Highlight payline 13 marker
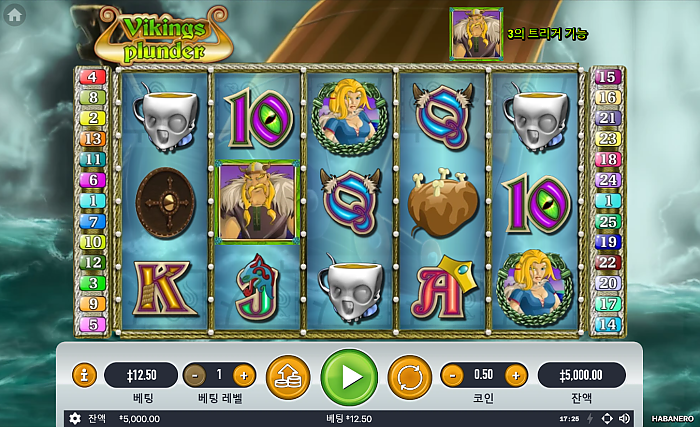 [92, 139]
